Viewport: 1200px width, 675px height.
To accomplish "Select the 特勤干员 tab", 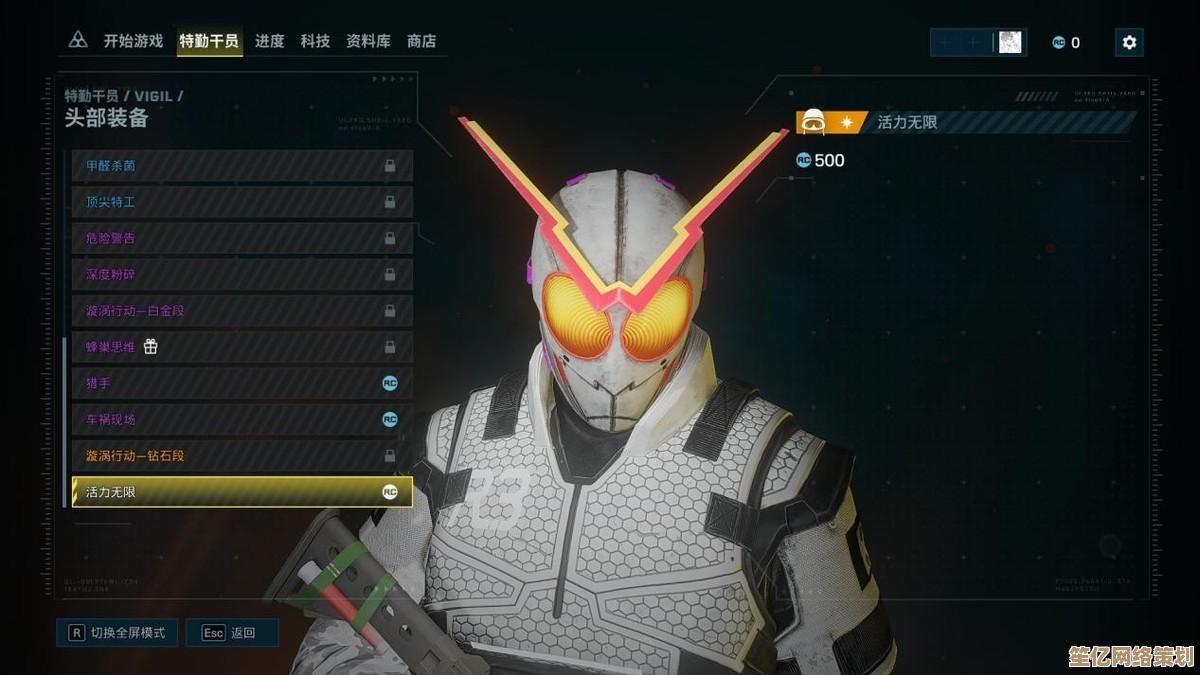I will 209,41.
